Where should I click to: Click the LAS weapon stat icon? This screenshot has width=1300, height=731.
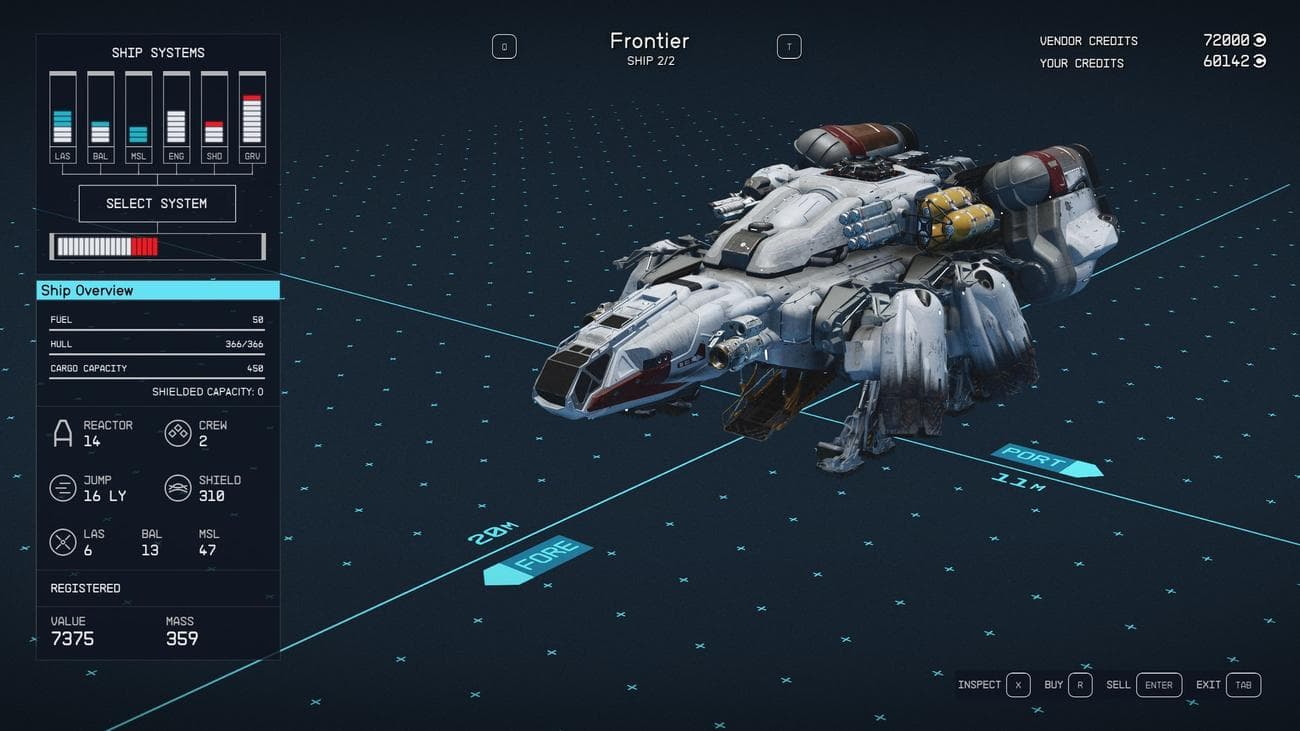pyautogui.click(x=62, y=541)
